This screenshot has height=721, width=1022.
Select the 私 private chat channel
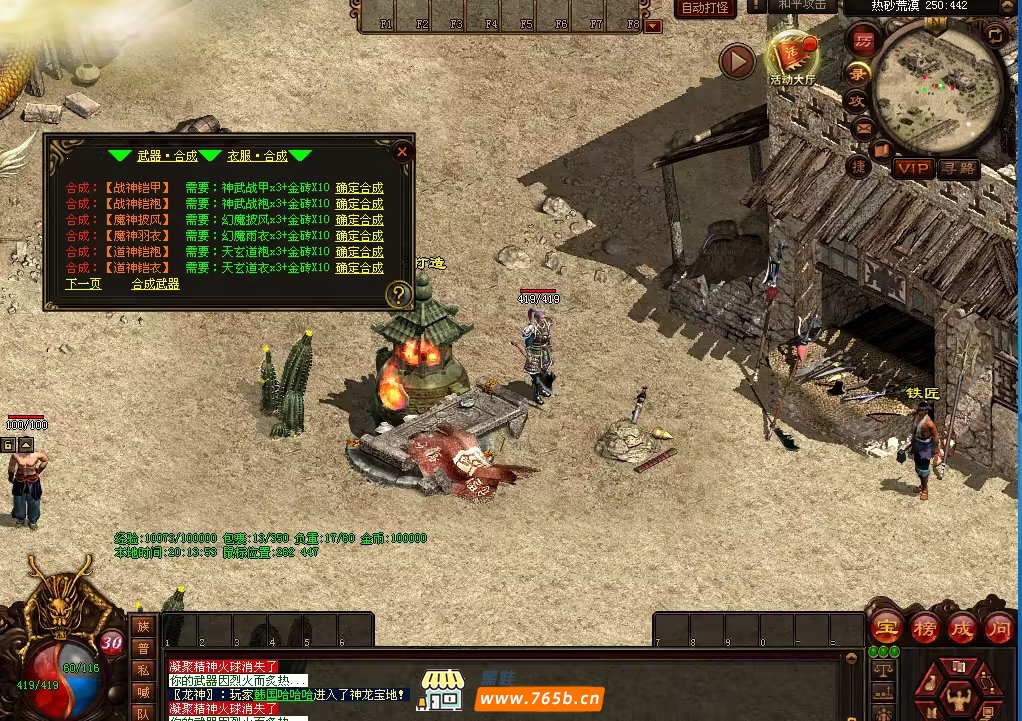point(143,670)
